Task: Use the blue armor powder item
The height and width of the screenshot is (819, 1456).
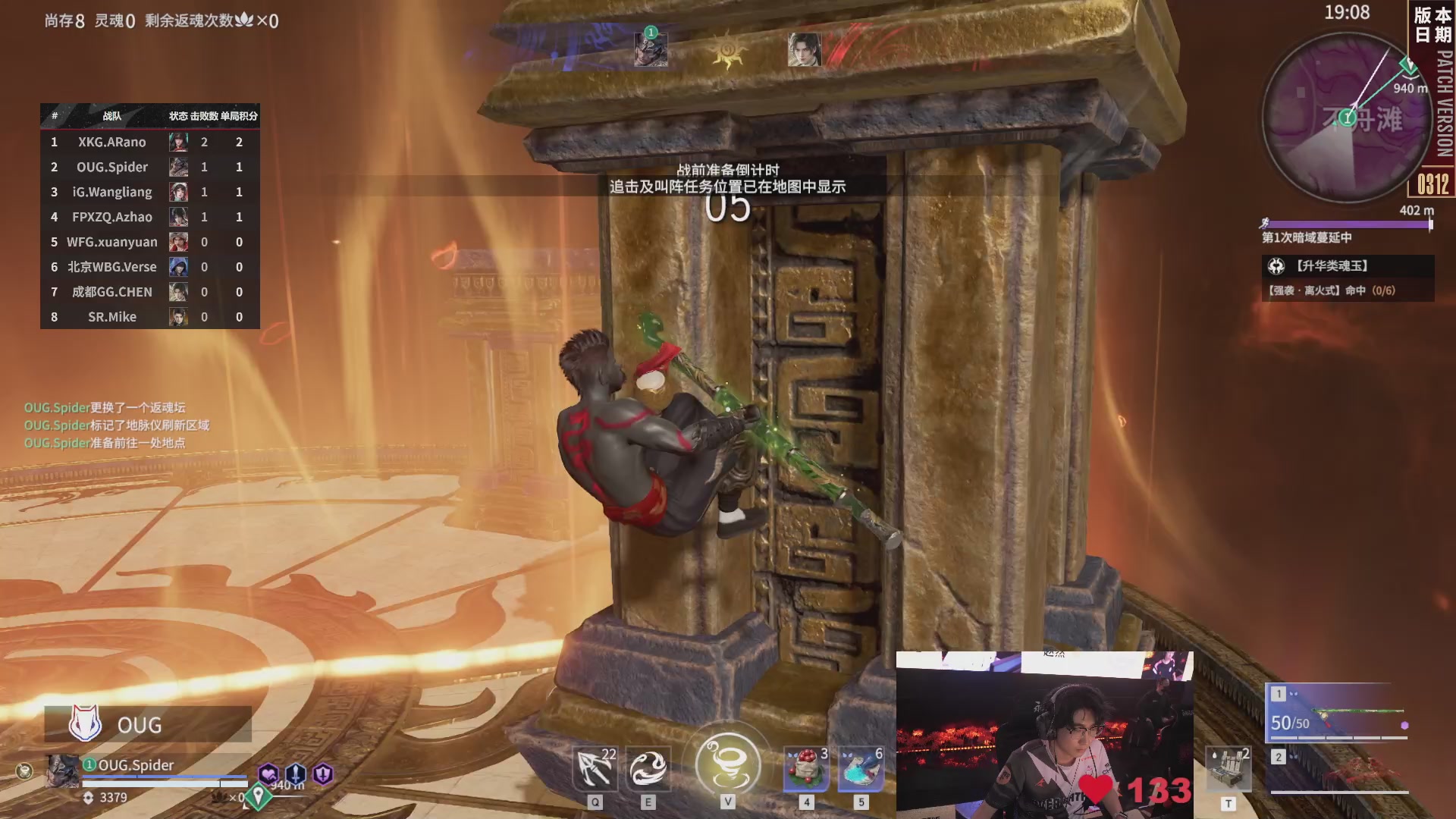Action: 861,769
